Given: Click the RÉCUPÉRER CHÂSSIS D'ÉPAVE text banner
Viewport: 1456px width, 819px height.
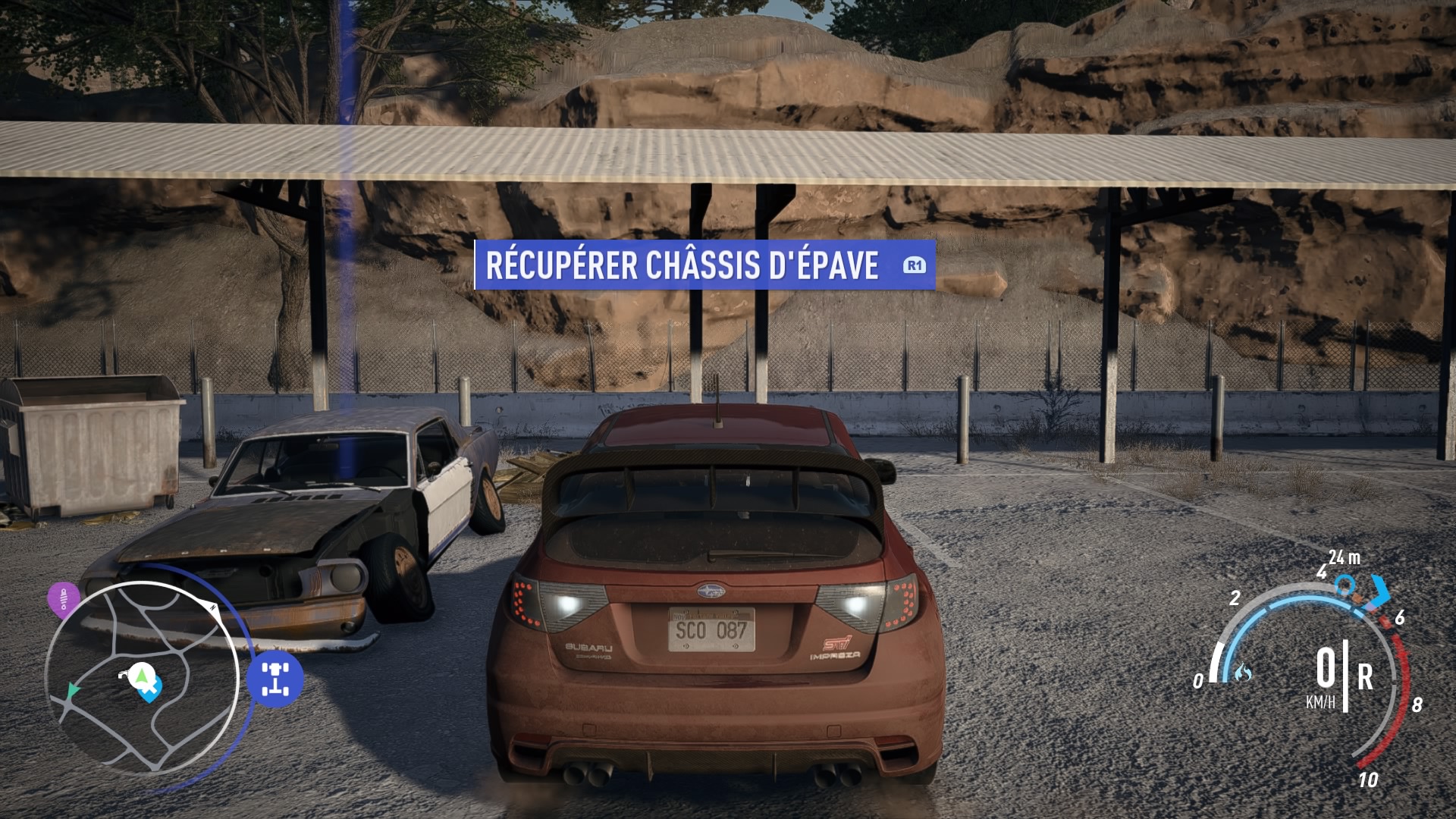Looking at the screenshot, I should coord(684,265).
